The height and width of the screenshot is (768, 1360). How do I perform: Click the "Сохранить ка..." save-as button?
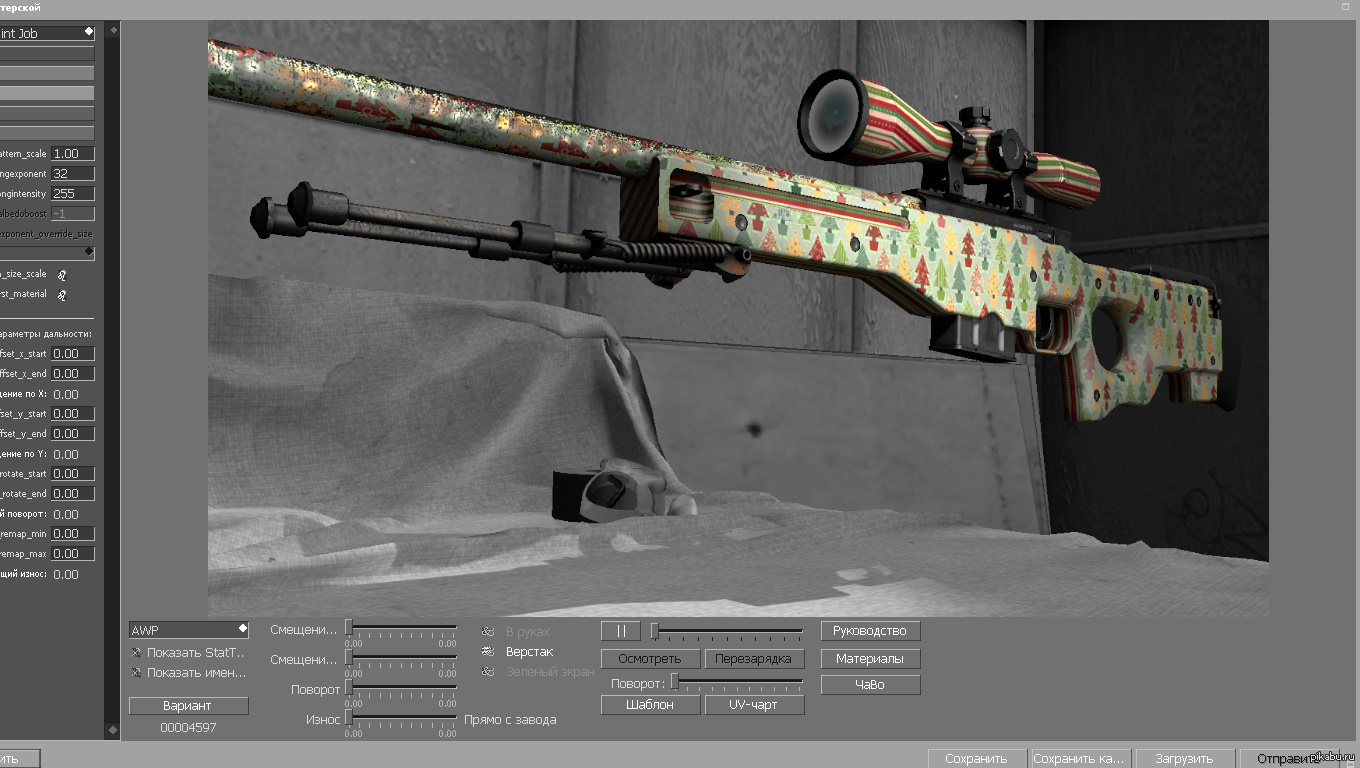[x=1081, y=759]
